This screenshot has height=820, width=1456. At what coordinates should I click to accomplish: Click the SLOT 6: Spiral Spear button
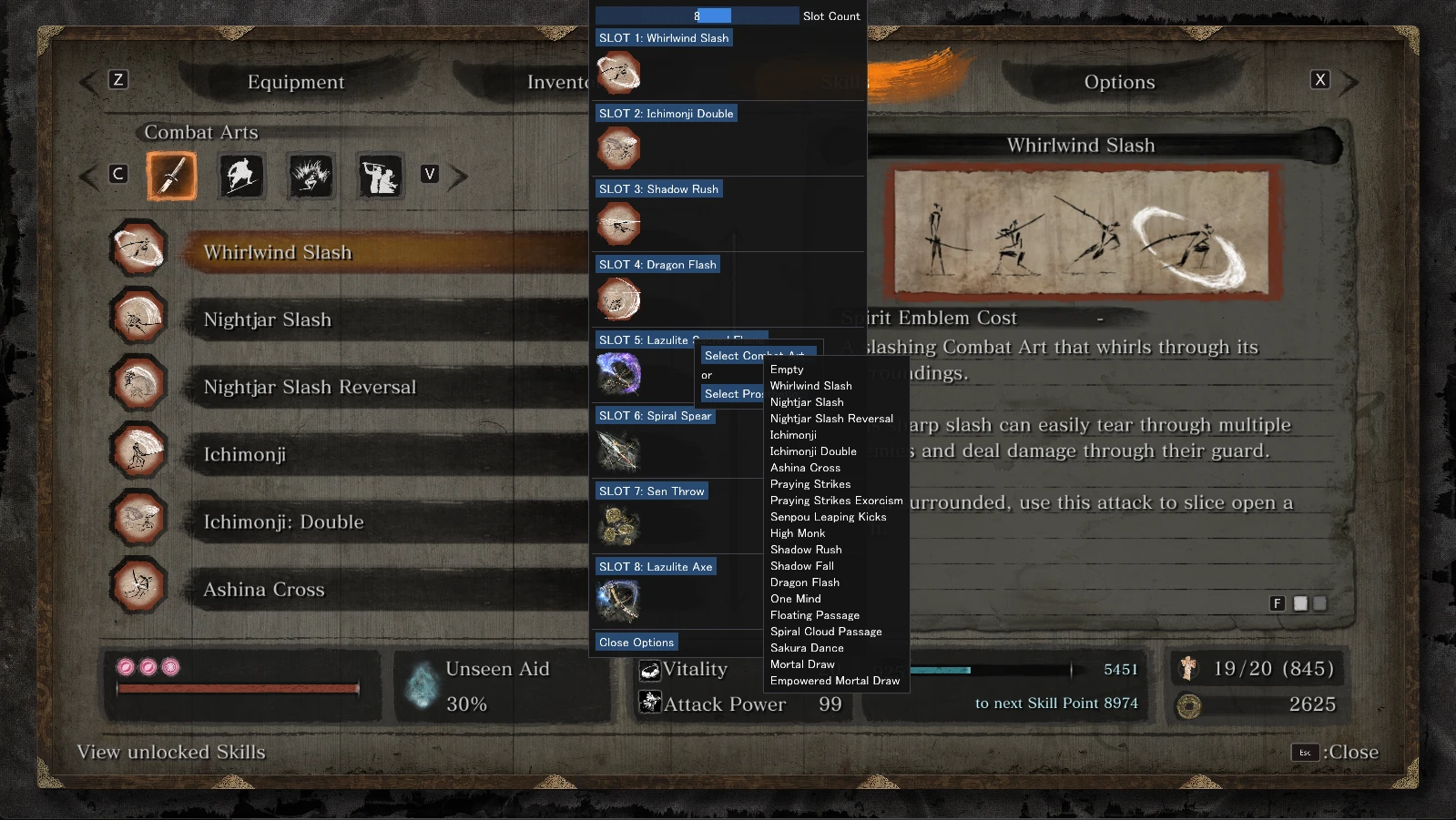(655, 416)
